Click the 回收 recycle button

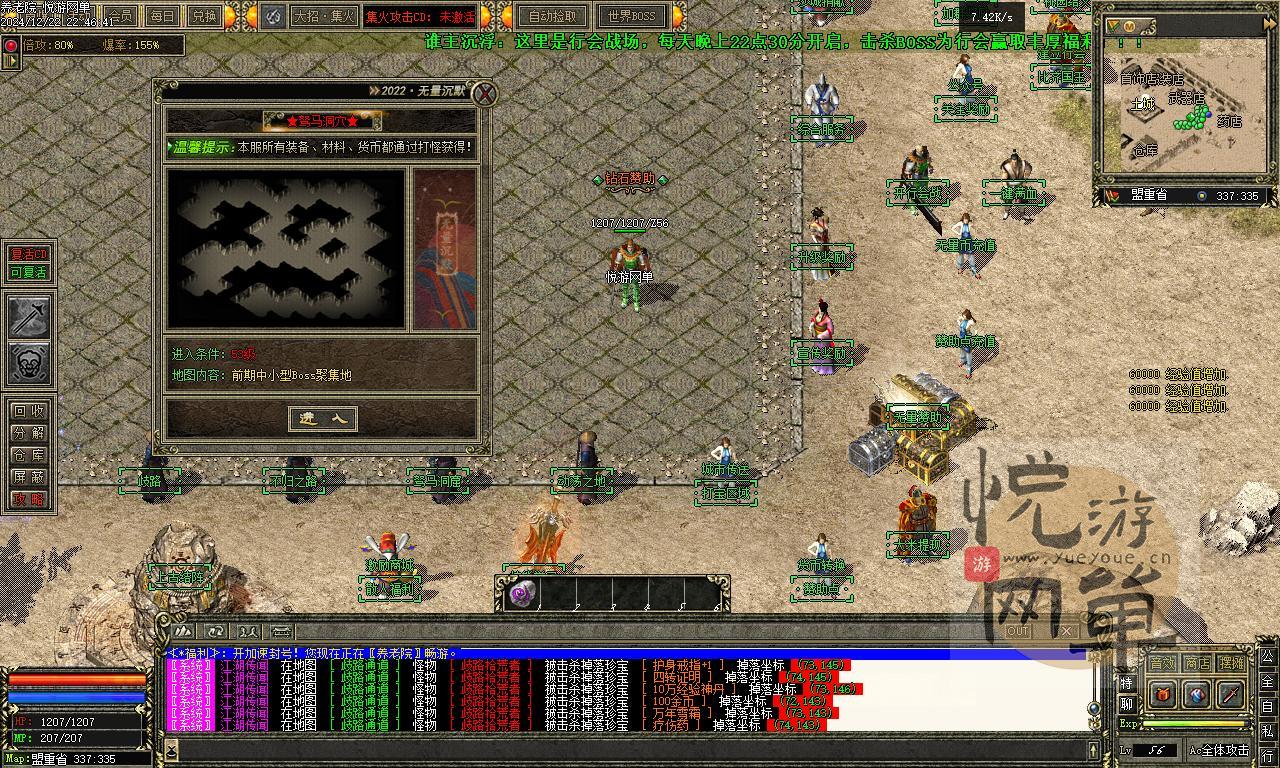(x=28, y=411)
